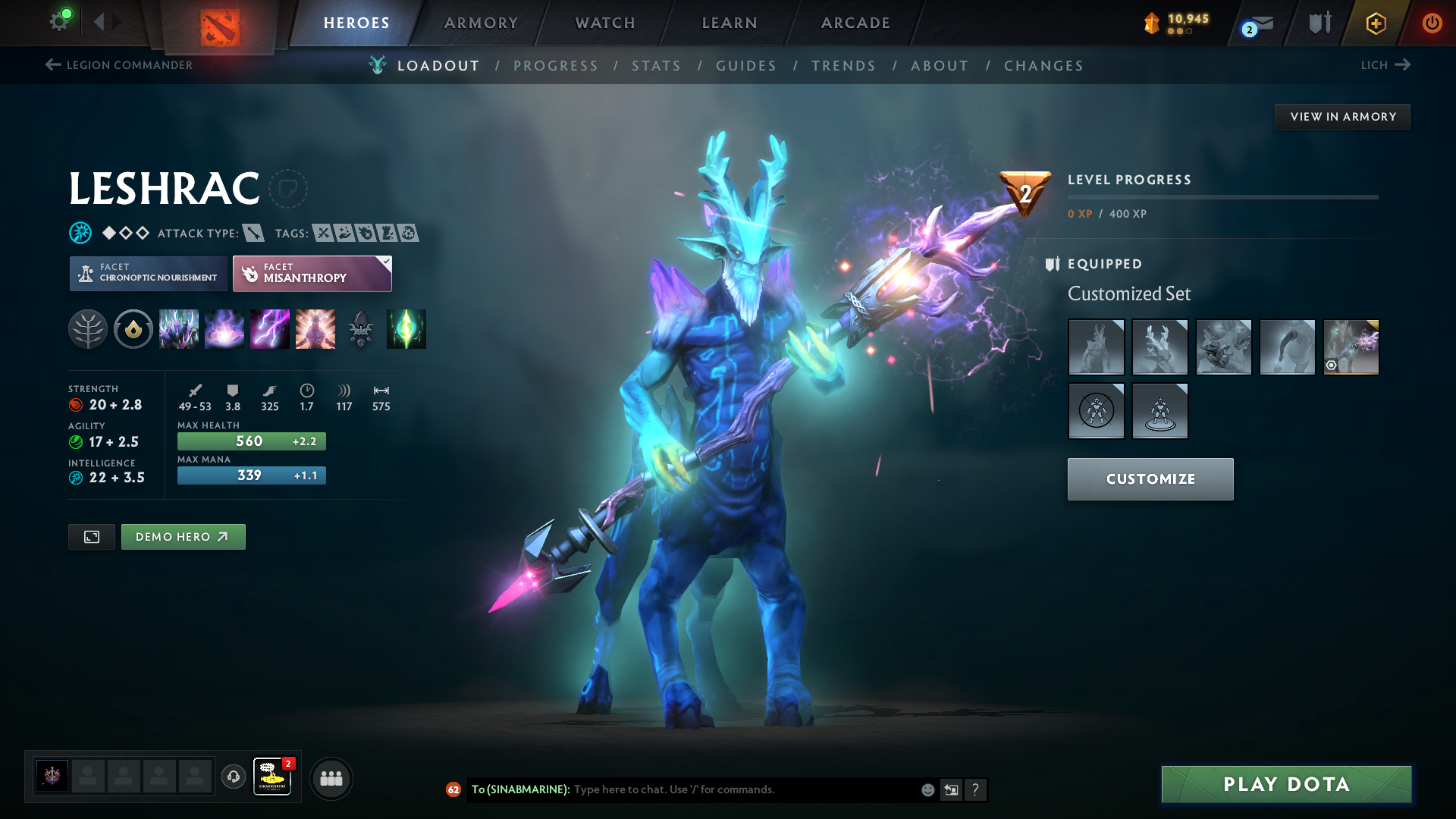Image resolution: width=1456 pixels, height=819 pixels.
Task: Open the settings gear icon
Action: [x=59, y=21]
